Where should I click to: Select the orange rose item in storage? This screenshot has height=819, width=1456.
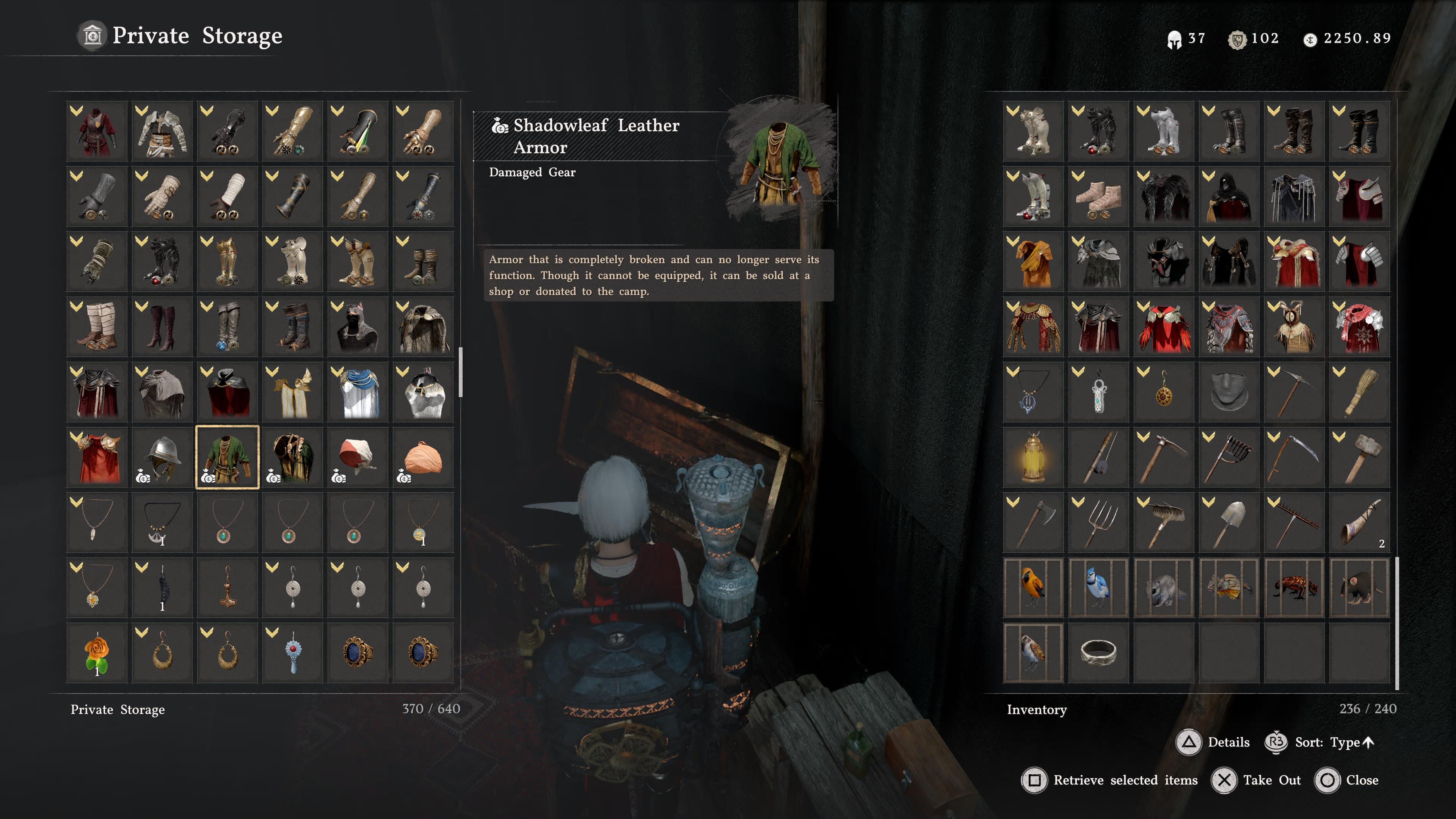click(x=97, y=652)
